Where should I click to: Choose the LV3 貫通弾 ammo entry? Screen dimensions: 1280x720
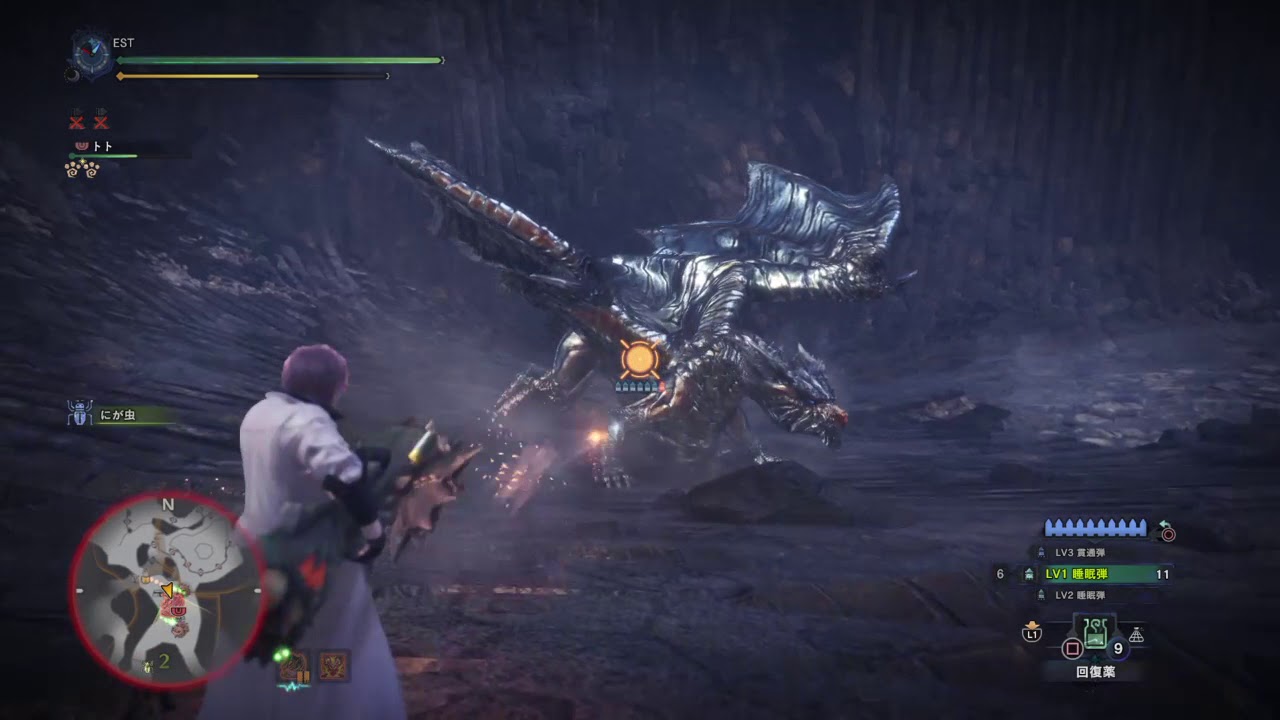tap(1080, 552)
